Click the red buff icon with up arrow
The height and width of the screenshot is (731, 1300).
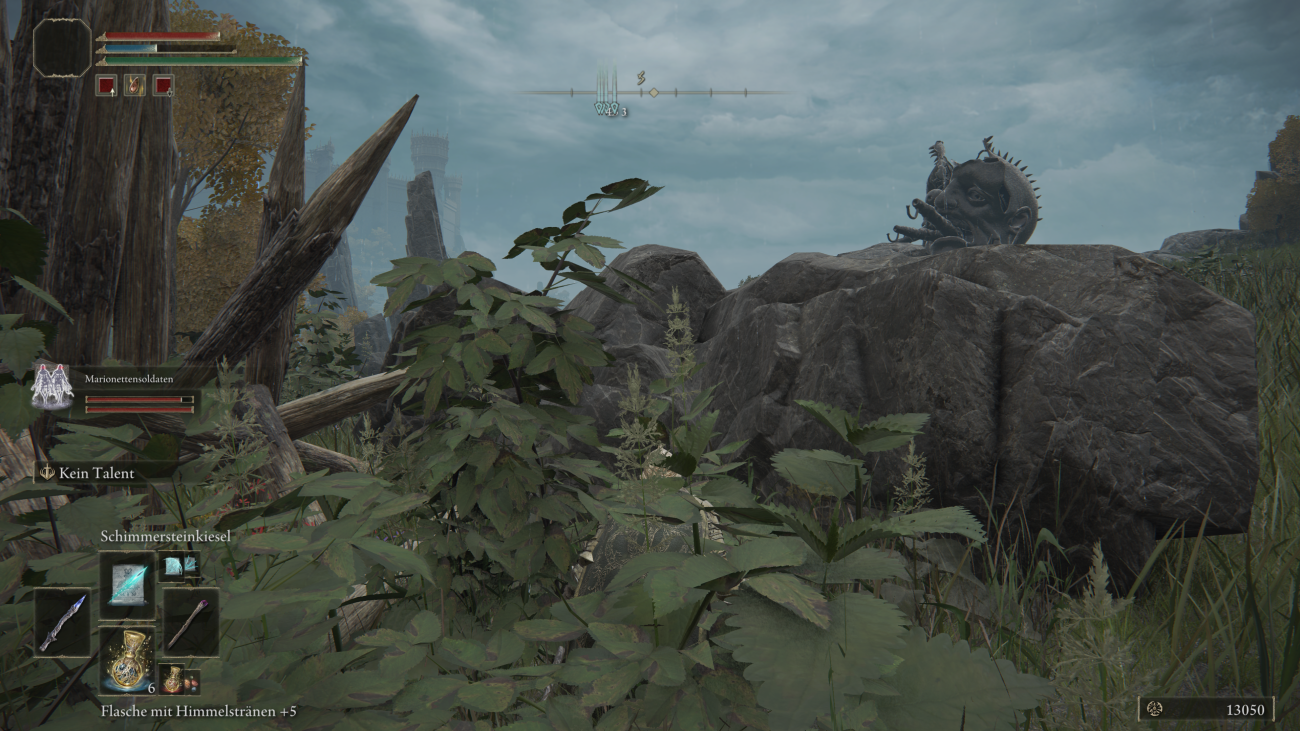point(106,85)
